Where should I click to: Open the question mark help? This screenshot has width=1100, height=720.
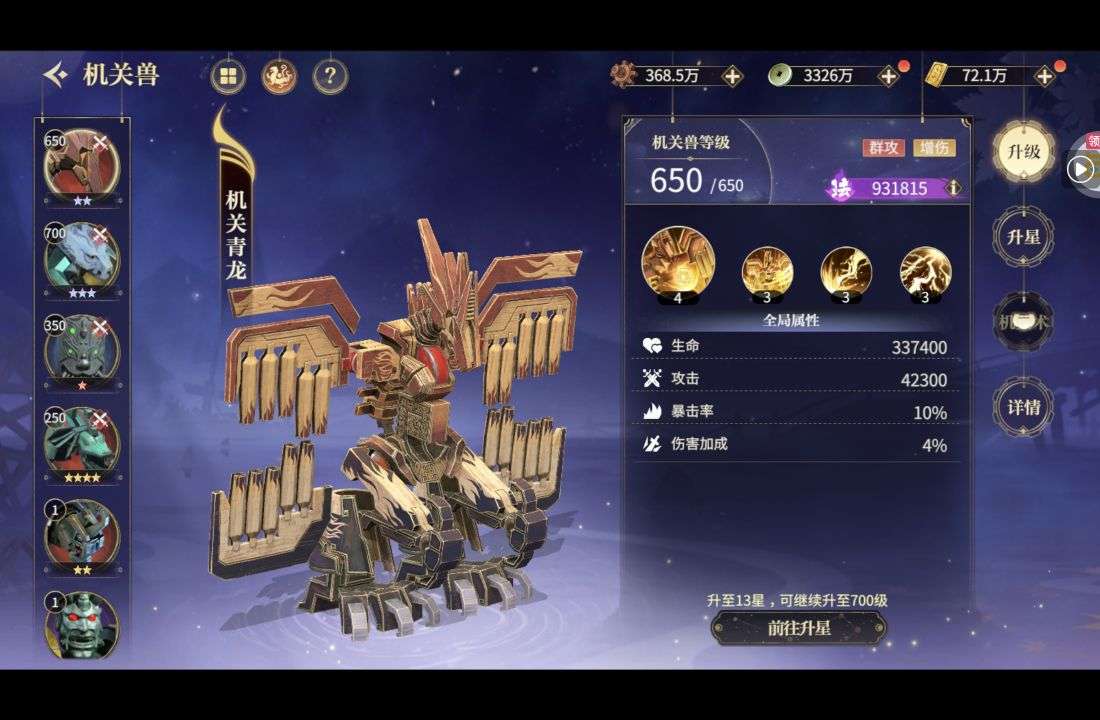(330, 75)
